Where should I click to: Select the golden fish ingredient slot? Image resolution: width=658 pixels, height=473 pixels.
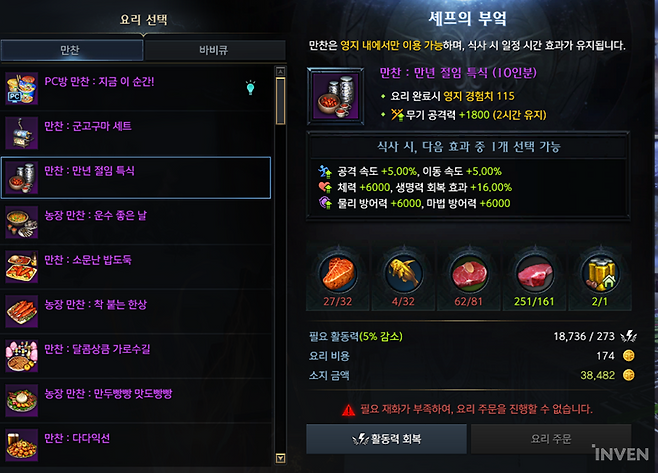[x=401, y=270]
